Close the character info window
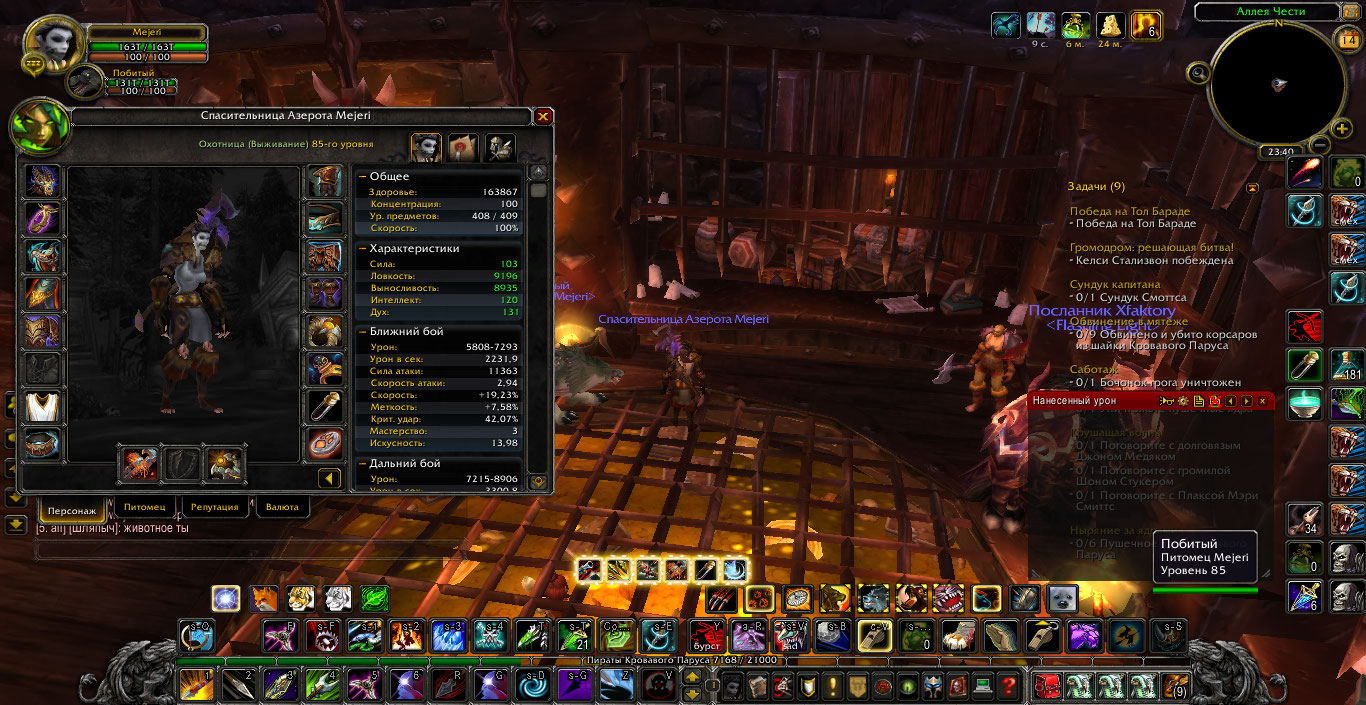 pyautogui.click(x=543, y=116)
